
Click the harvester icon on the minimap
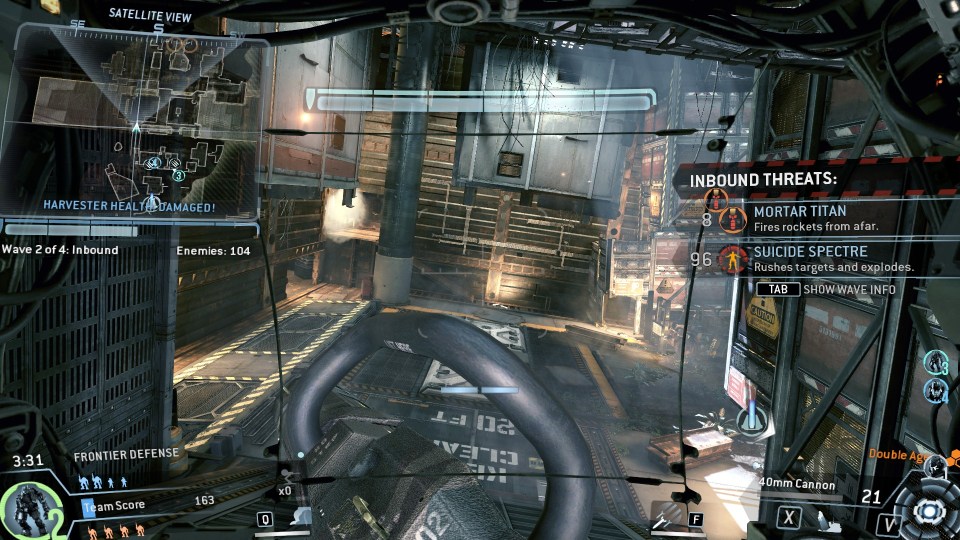click(x=152, y=203)
